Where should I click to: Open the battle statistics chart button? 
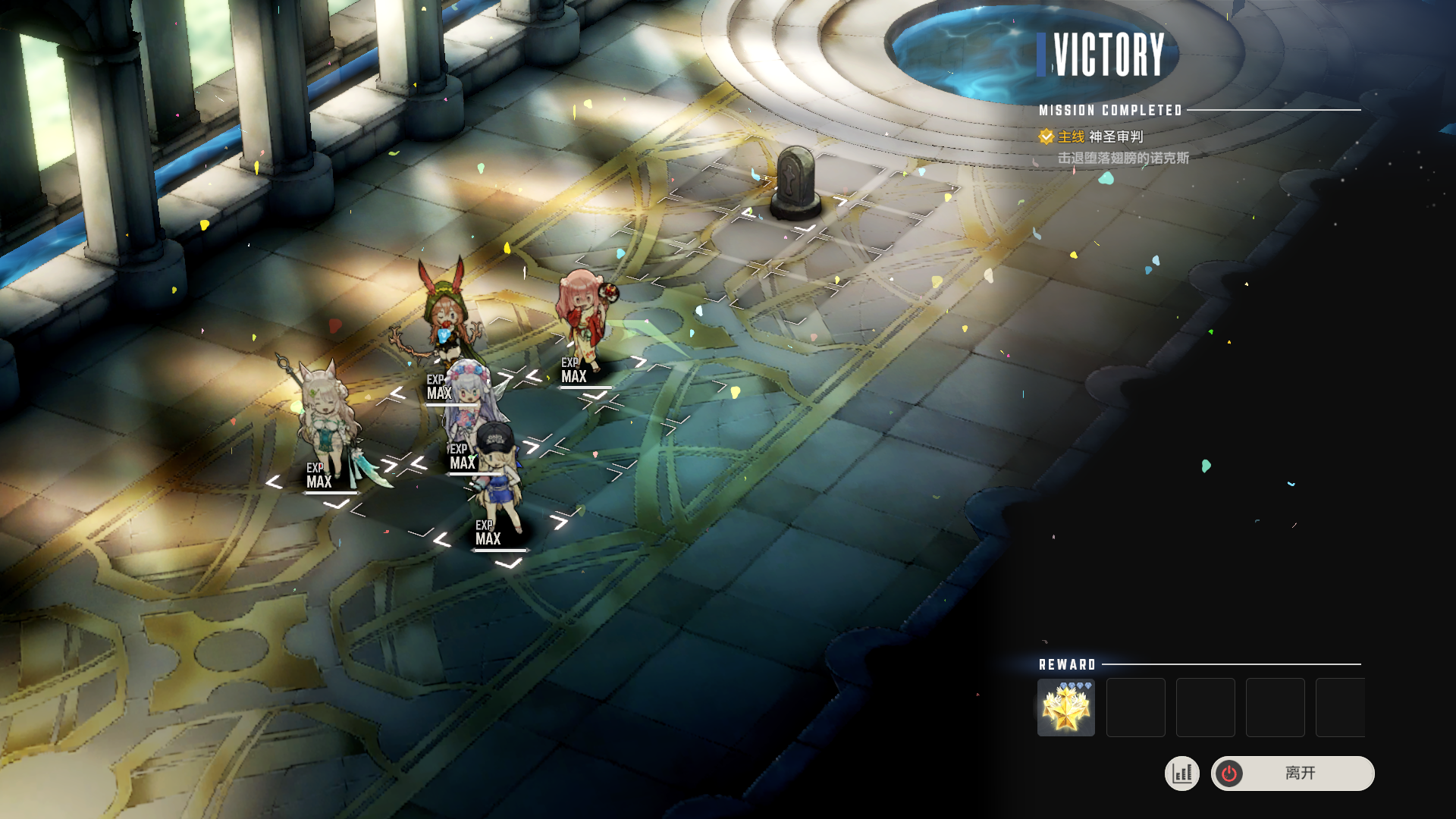pos(1182,773)
